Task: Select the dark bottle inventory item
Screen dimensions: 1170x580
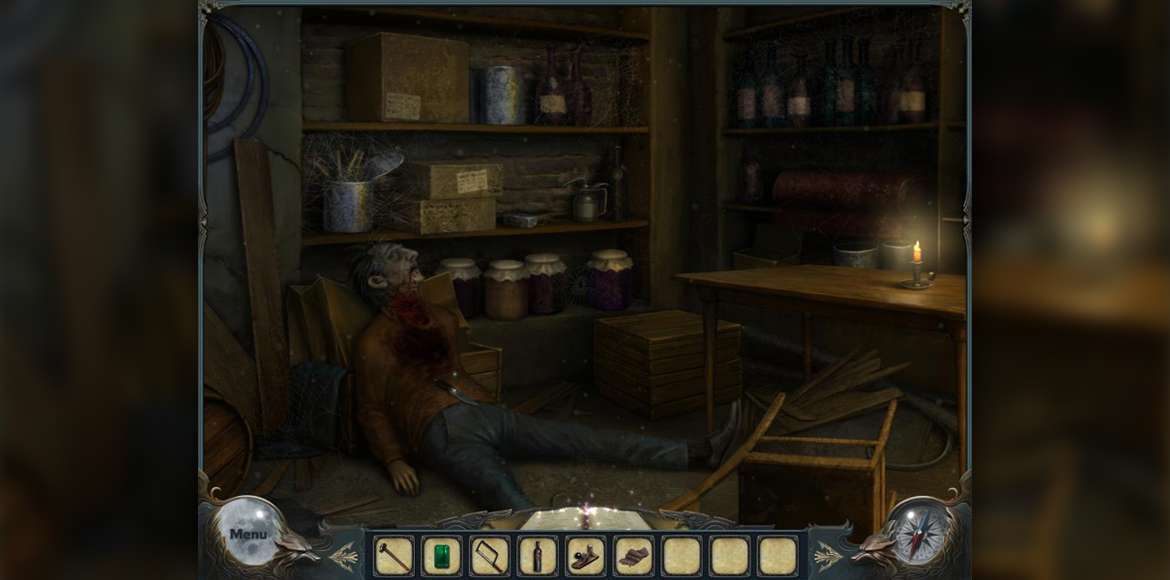Action: click(x=537, y=556)
